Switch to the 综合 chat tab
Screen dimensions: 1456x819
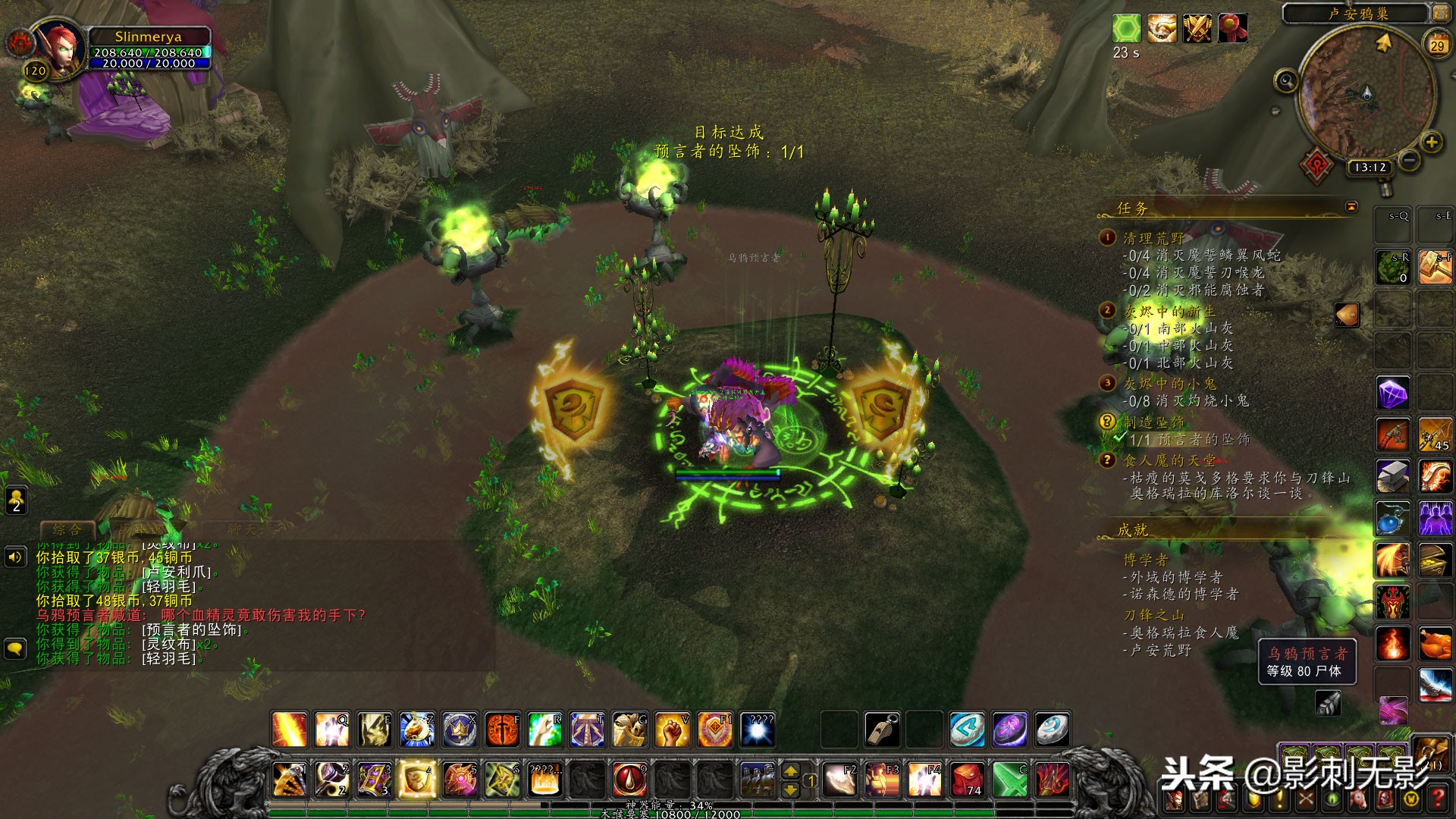(67, 529)
